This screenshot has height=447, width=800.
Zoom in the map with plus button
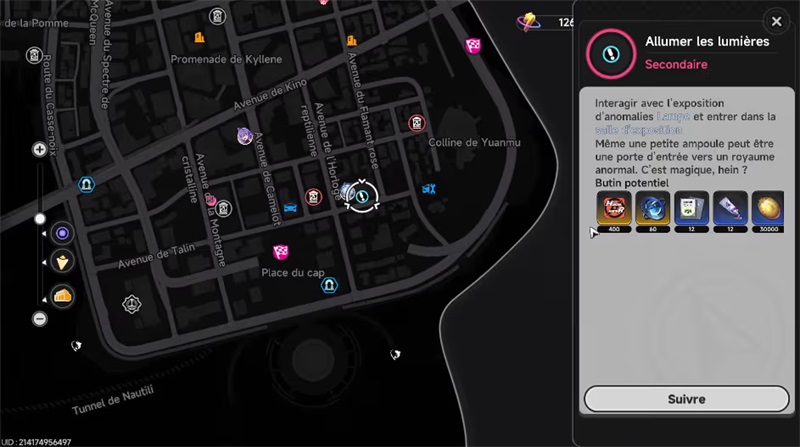tap(39, 149)
